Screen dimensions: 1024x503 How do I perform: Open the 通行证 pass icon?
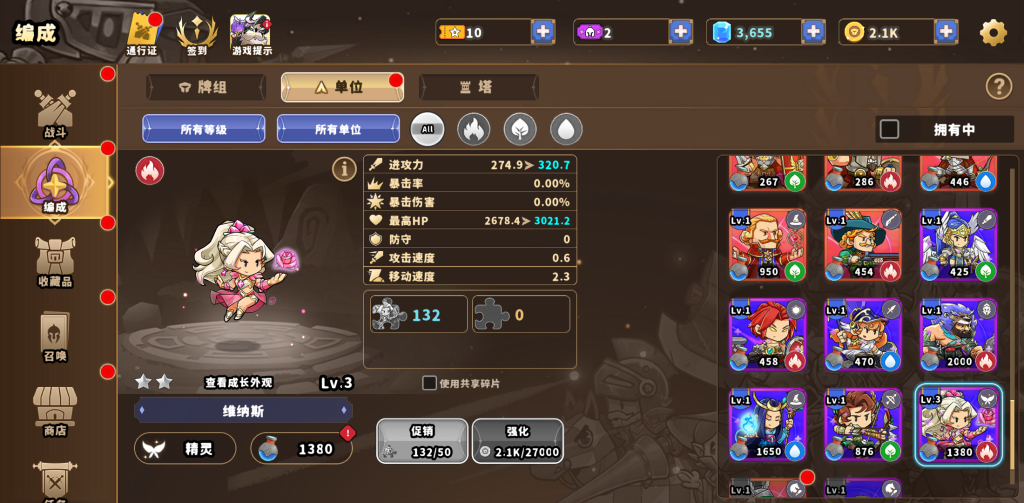142,34
